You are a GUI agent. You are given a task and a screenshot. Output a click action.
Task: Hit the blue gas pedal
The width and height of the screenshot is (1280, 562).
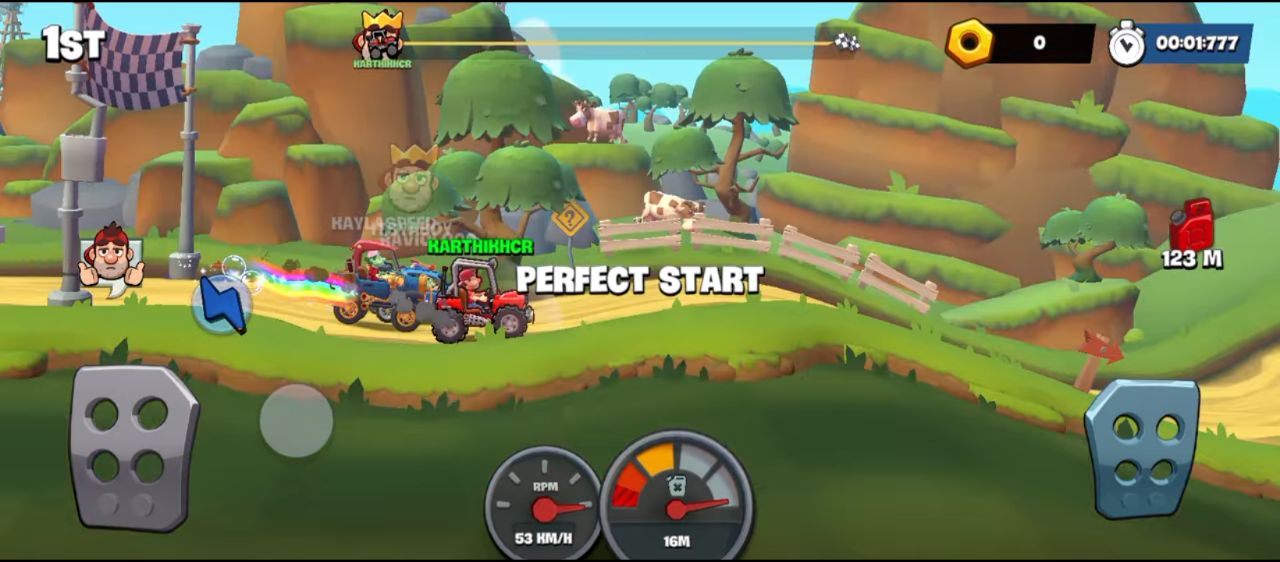click(x=1141, y=448)
